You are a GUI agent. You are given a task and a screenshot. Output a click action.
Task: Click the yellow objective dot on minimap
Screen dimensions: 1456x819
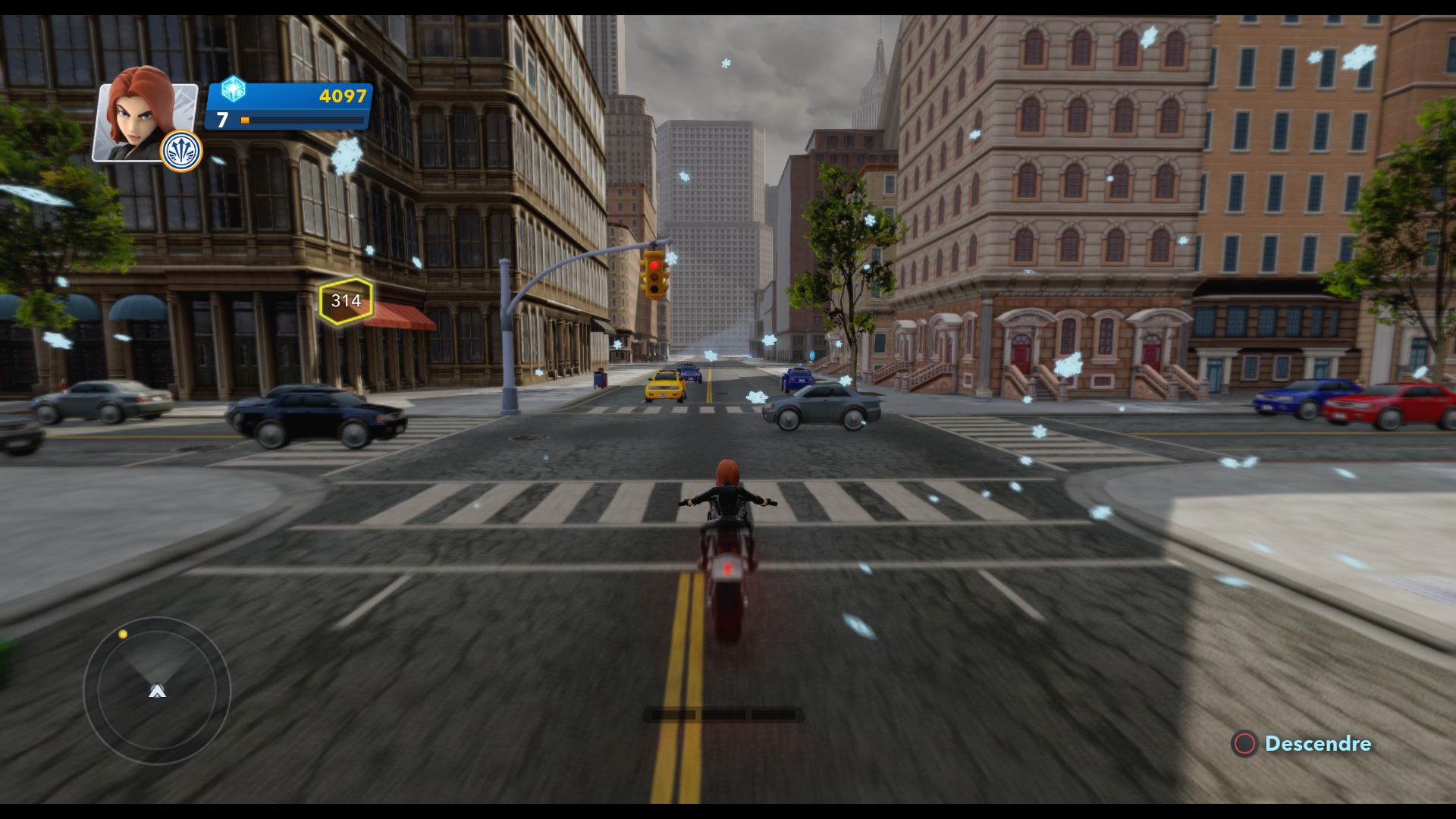(x=123, y=634)
